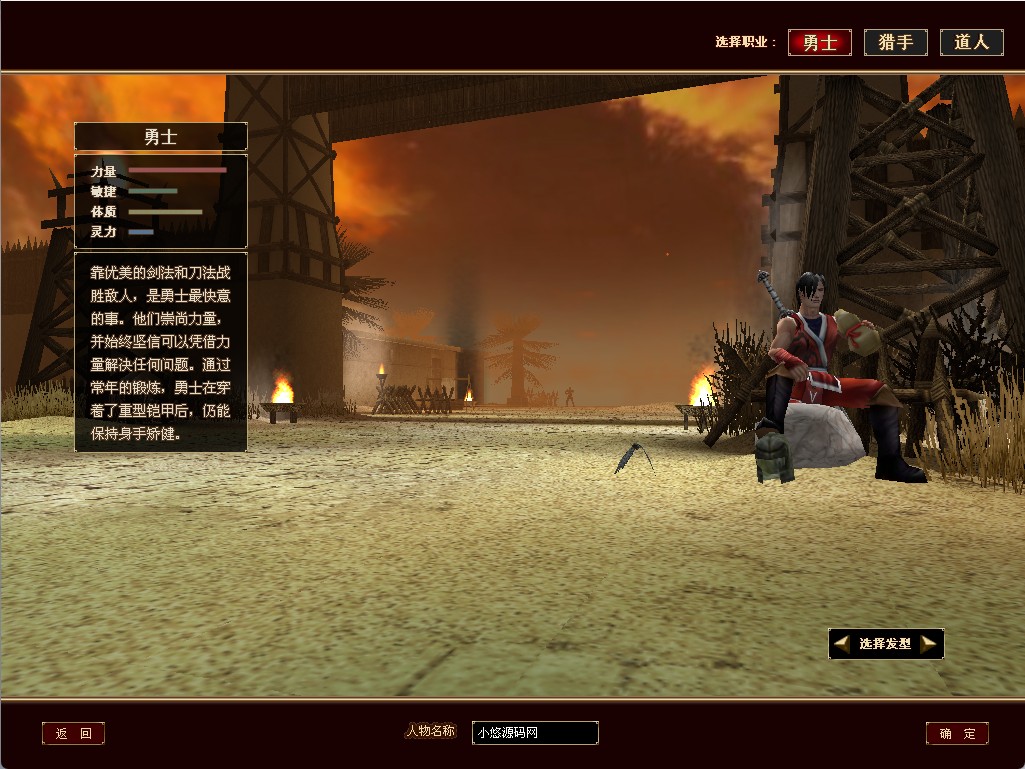Go back with the 返回 button
Screen dimensions: 1025x769
tap(73, 734)
